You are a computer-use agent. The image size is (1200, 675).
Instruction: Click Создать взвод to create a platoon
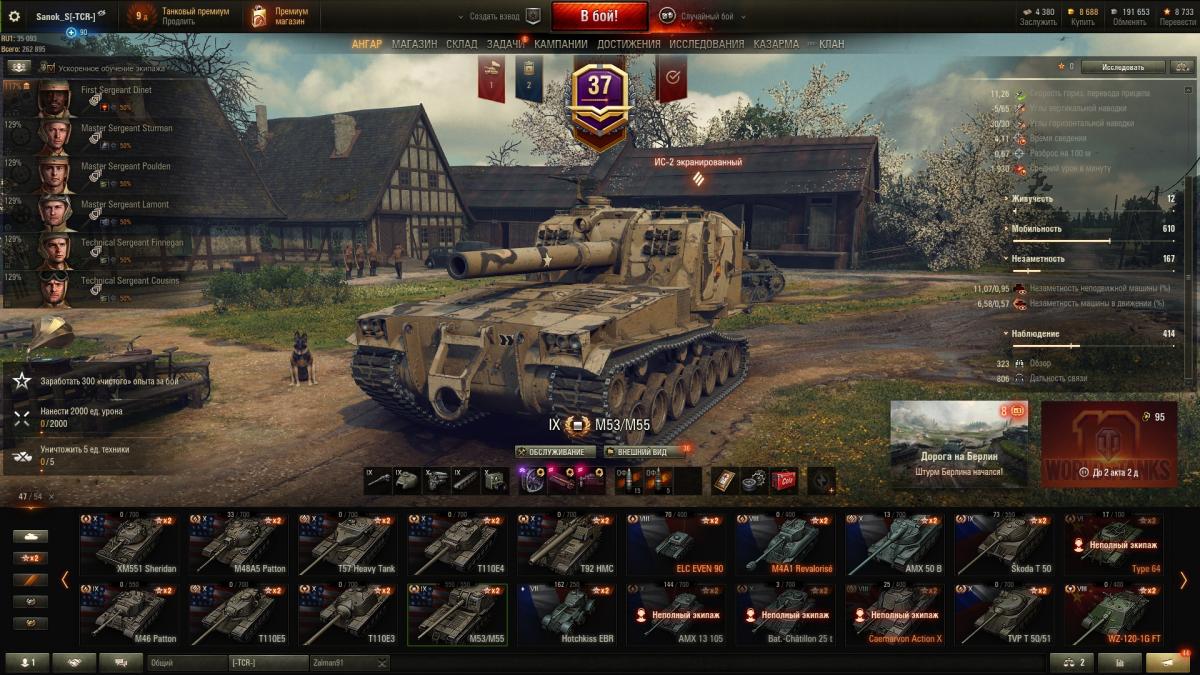497,16
